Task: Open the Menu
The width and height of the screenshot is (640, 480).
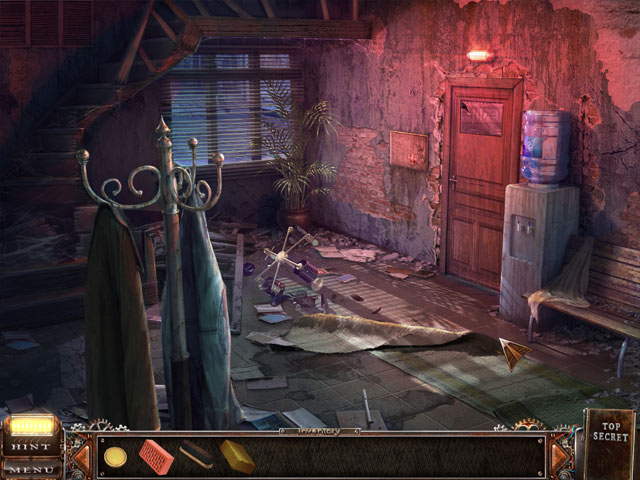Action: [x=30, y=469]
